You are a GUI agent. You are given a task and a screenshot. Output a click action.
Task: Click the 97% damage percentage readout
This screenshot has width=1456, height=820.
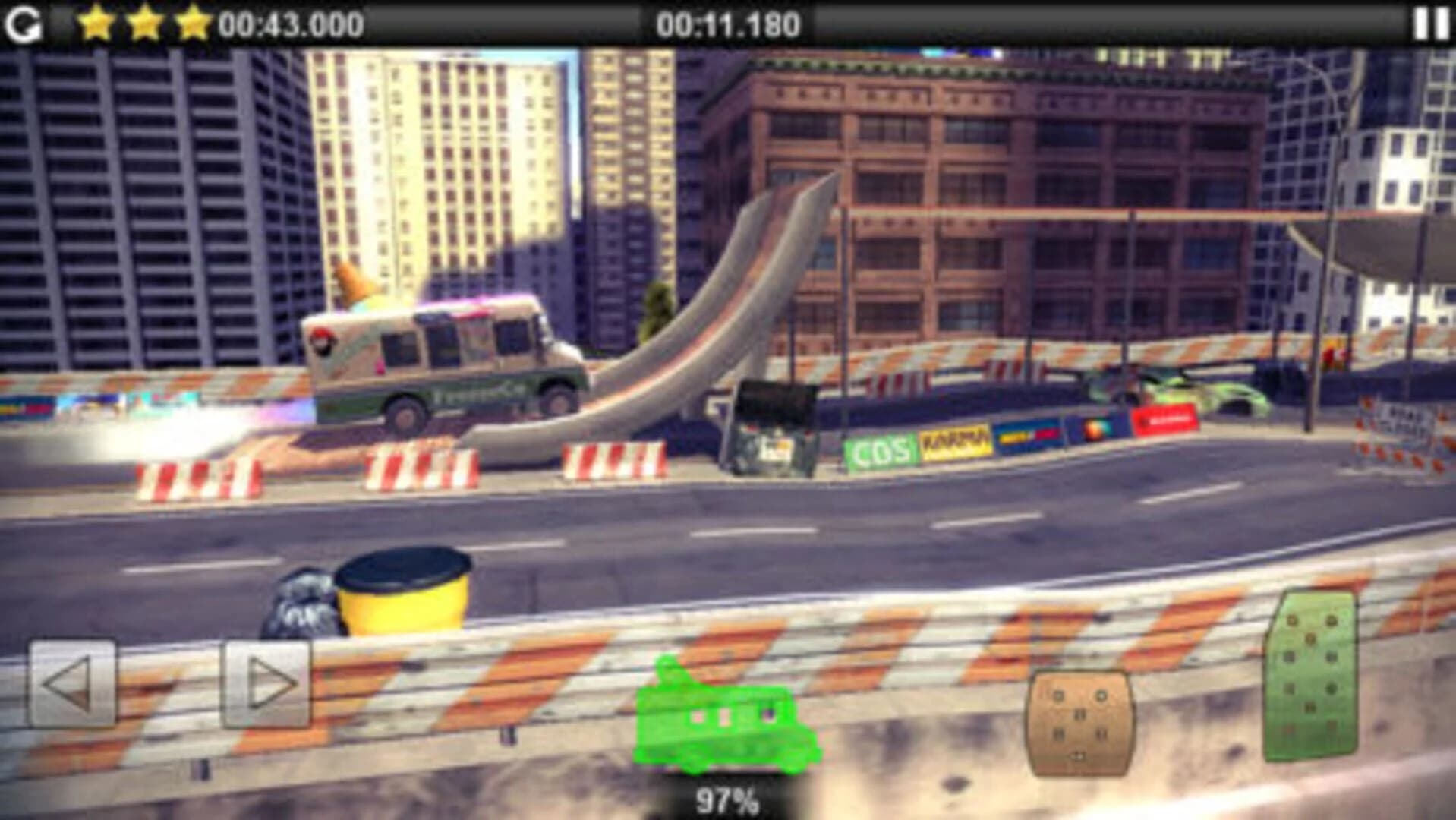pos(726,799)
